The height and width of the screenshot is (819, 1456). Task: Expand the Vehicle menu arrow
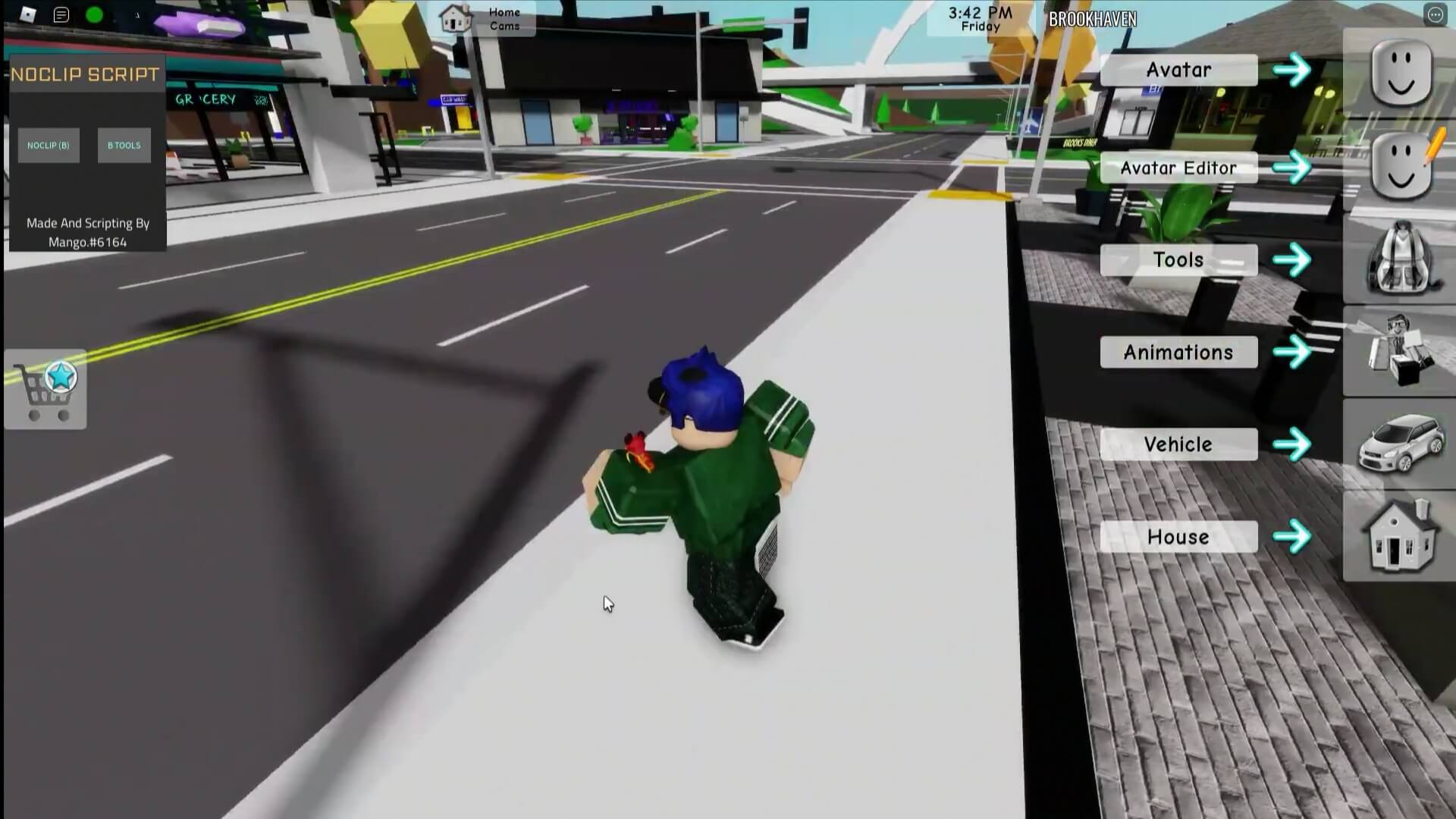click(1291, 444)
